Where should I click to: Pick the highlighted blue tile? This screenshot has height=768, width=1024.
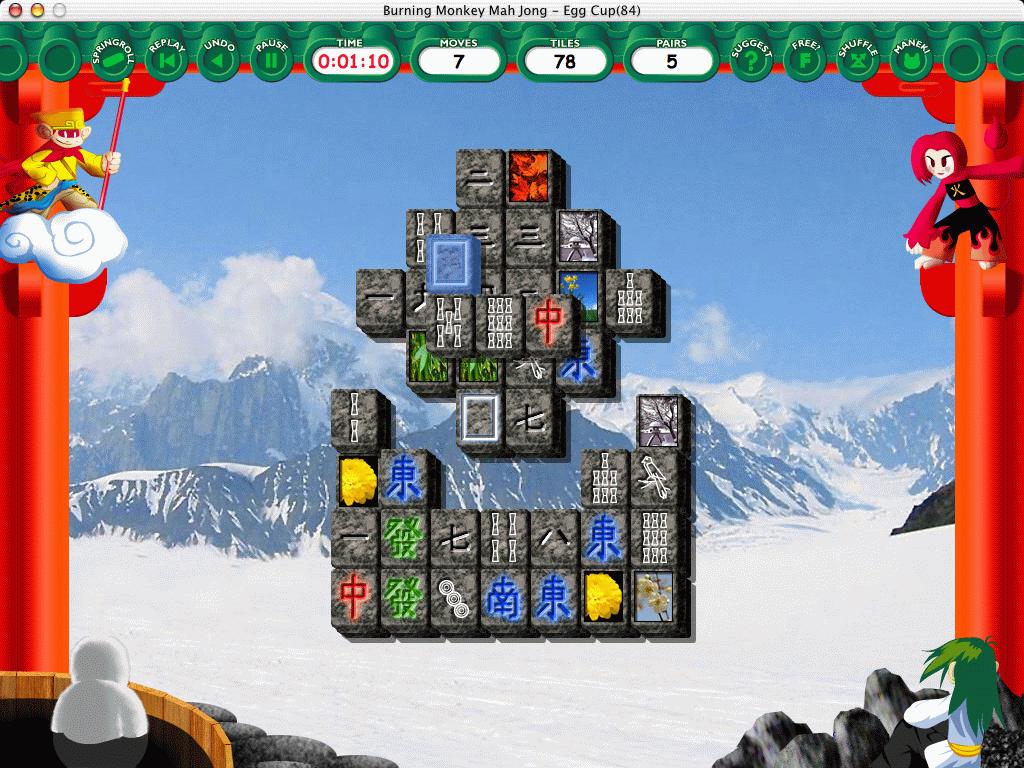(x=455, y=264)
